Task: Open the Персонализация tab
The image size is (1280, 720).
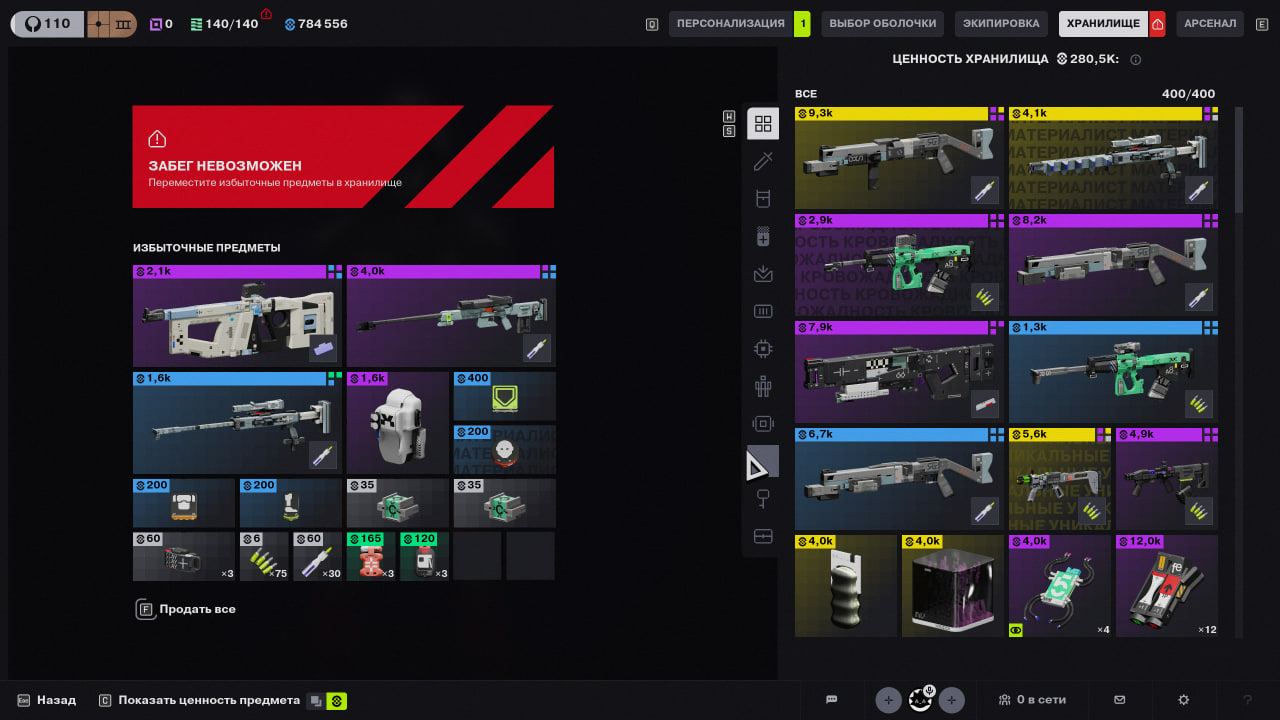Action: (730, 24)
